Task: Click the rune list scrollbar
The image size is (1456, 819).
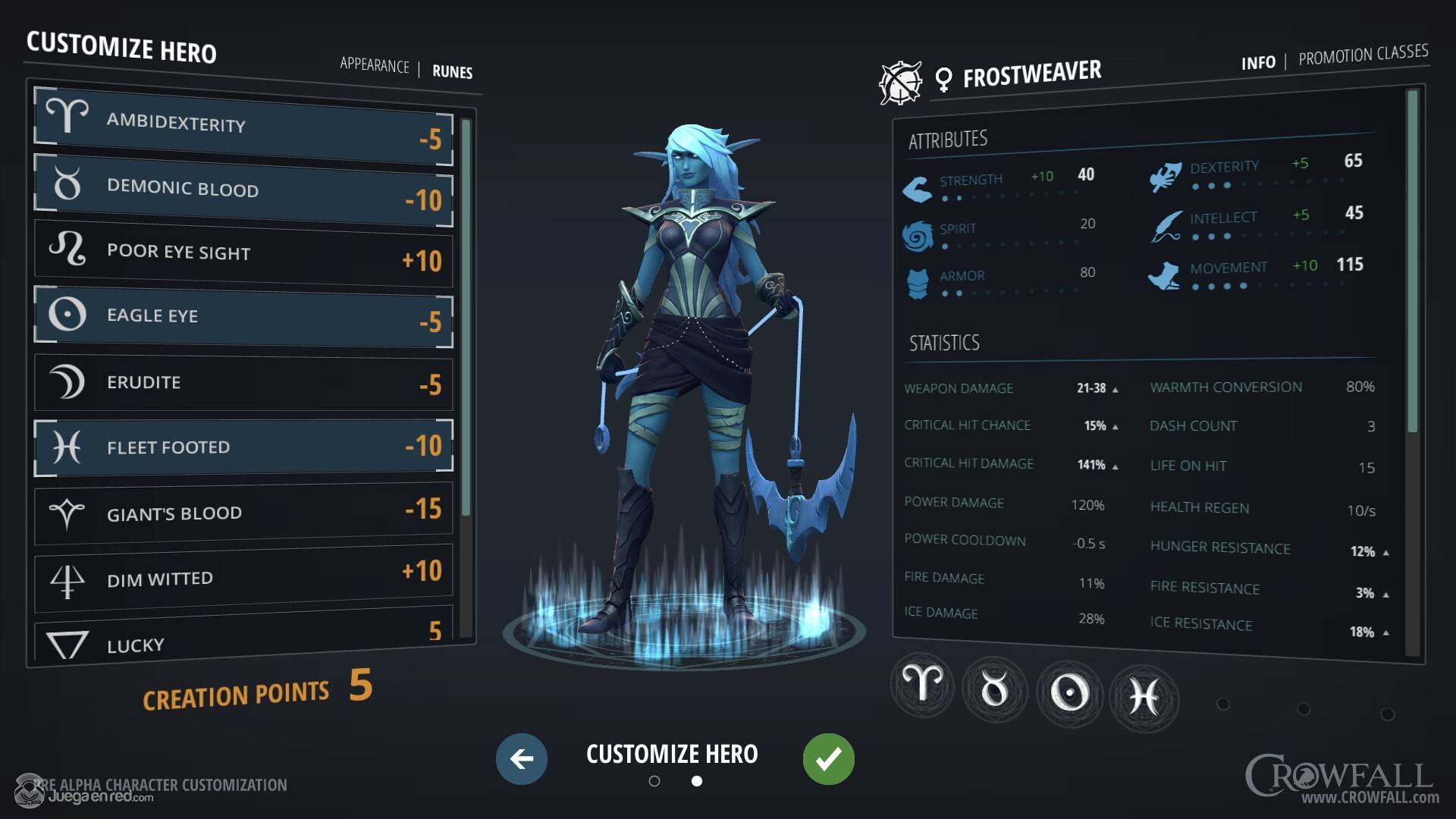Action: point(466,318)
